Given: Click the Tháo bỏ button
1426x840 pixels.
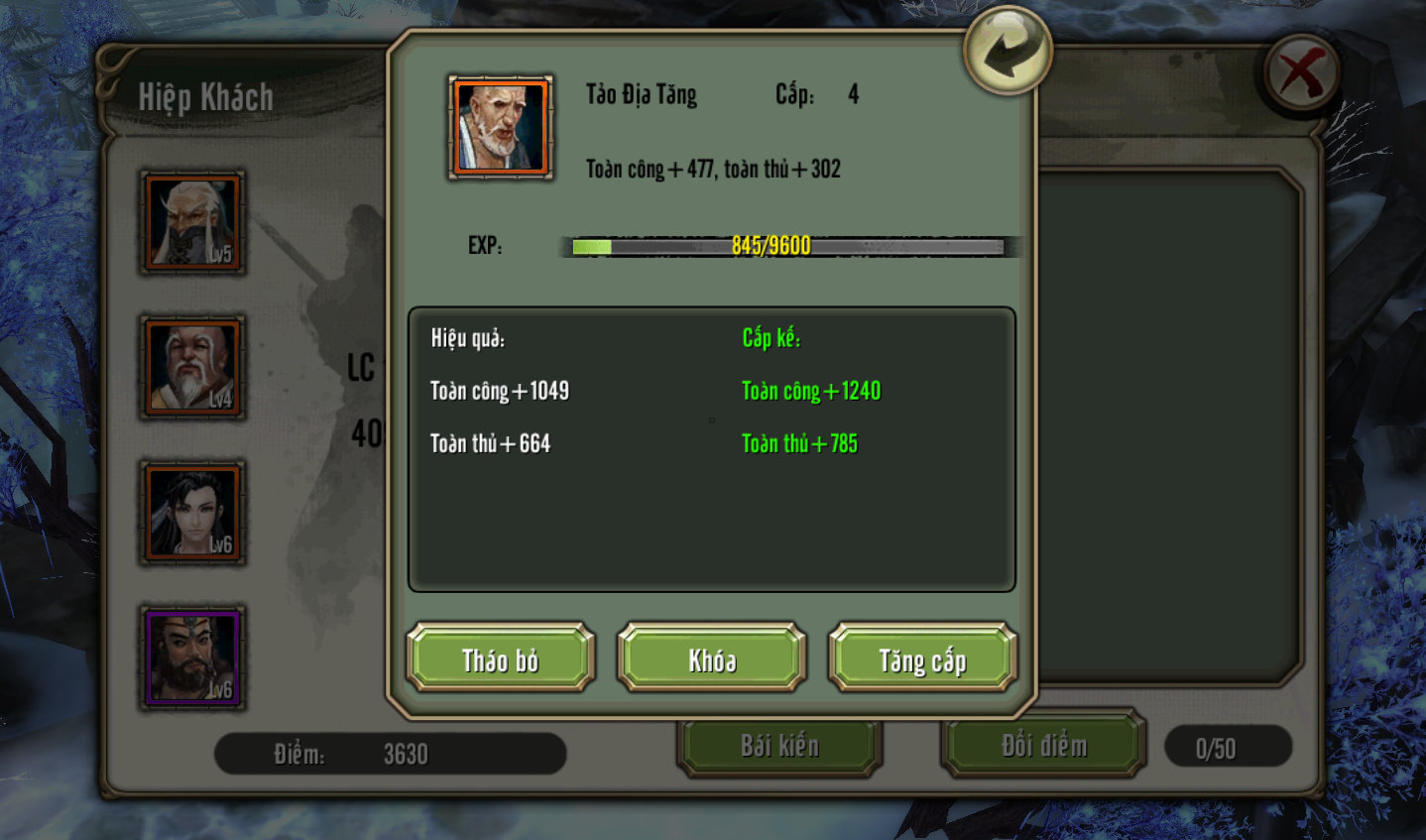Looking at the screenshot, I should click(x=501, y=659).
